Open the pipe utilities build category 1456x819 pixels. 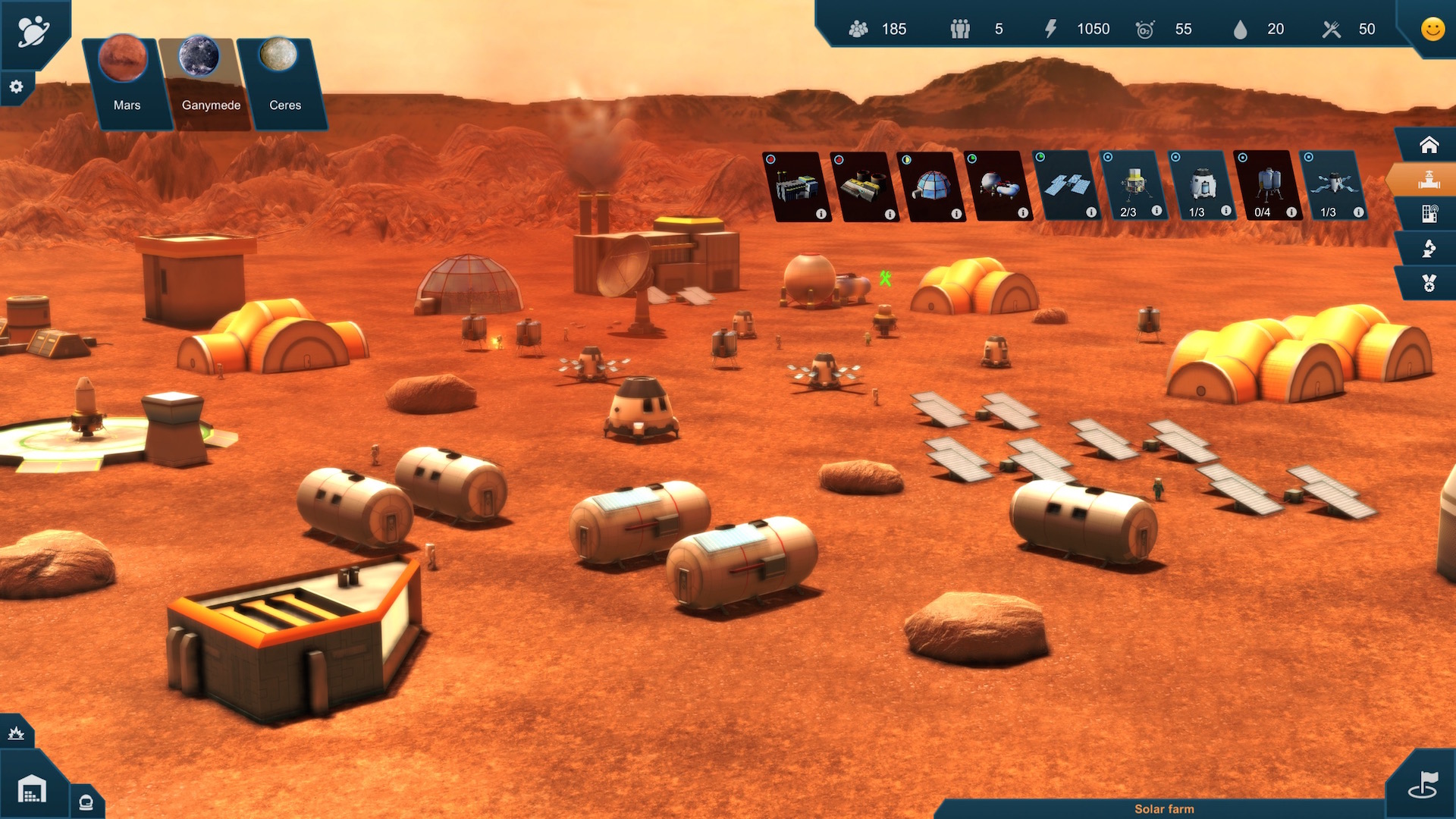click(1429, 180)
